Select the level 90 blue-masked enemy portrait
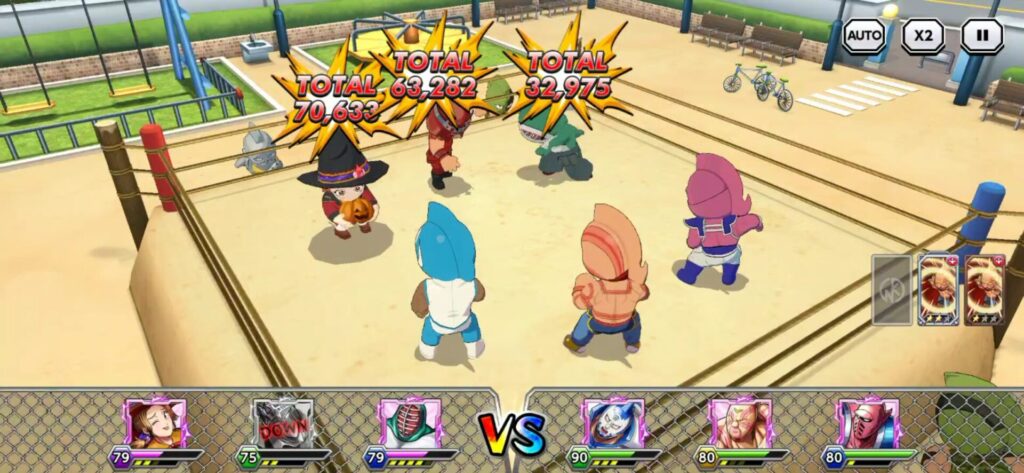The width and height of the screenshot is (1024, 473). click(613, 423)
